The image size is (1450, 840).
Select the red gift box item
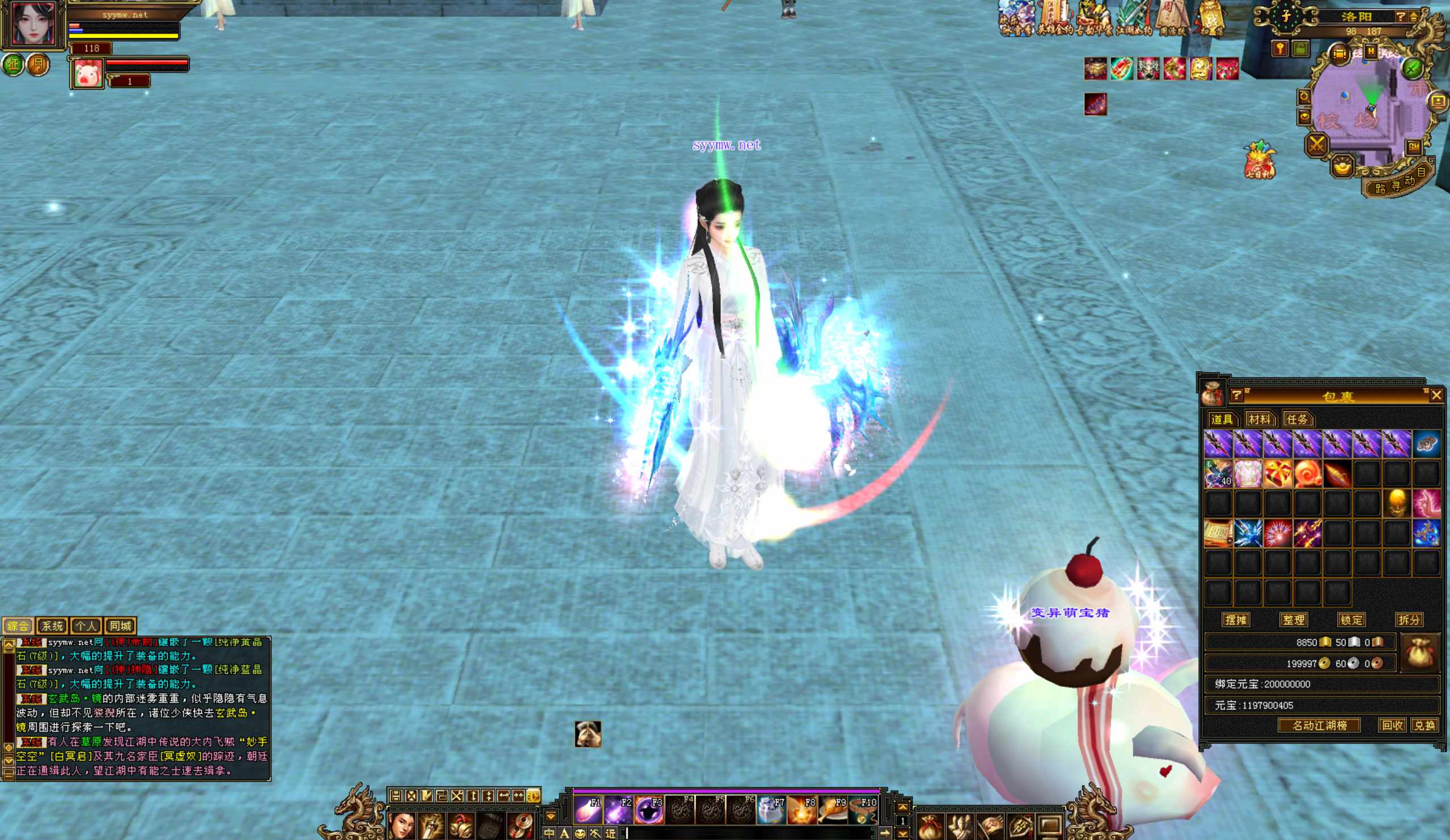point(1277,474)
